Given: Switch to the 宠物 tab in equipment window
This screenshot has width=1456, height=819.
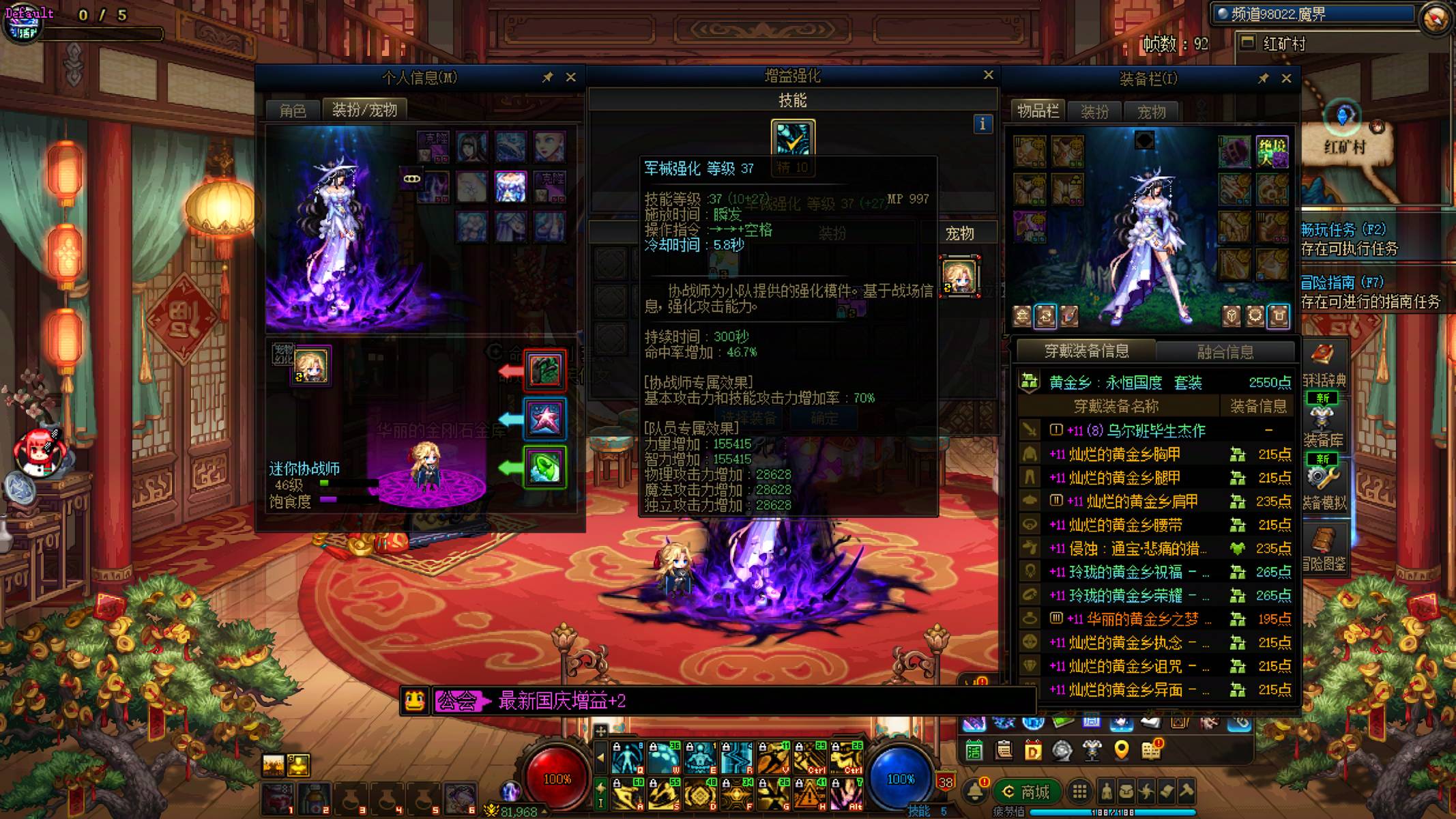Looking at the screenshot, I should tap(1152, 112).
